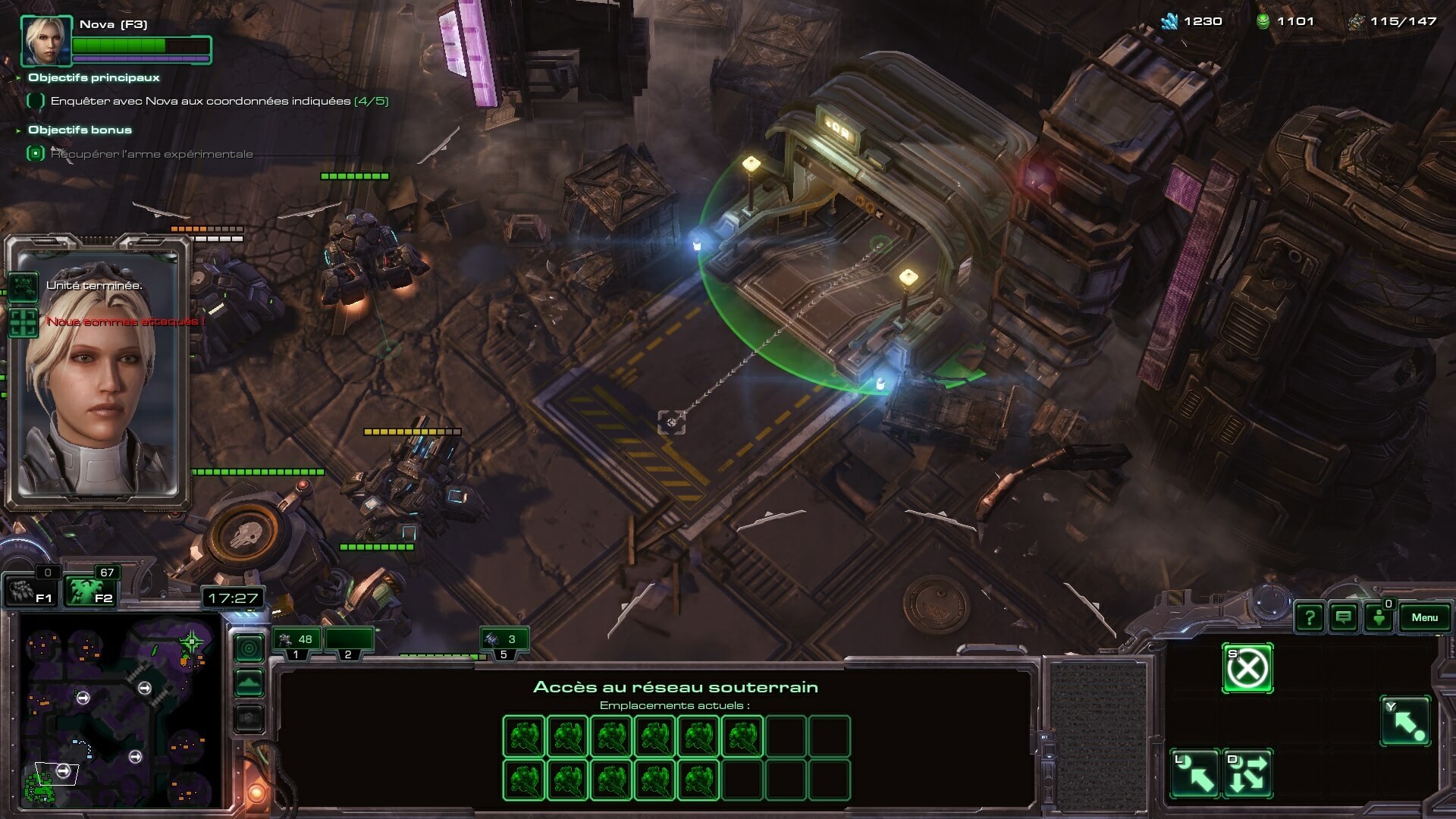Select all army units with F2 button

[x=89, y=591]
